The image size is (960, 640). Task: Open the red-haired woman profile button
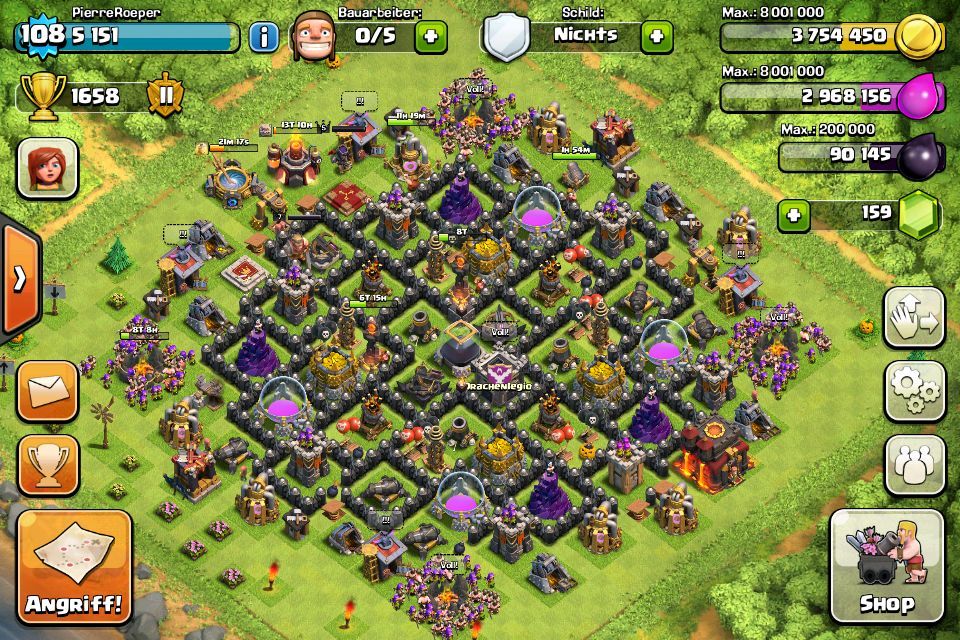(x=47, y=168)
